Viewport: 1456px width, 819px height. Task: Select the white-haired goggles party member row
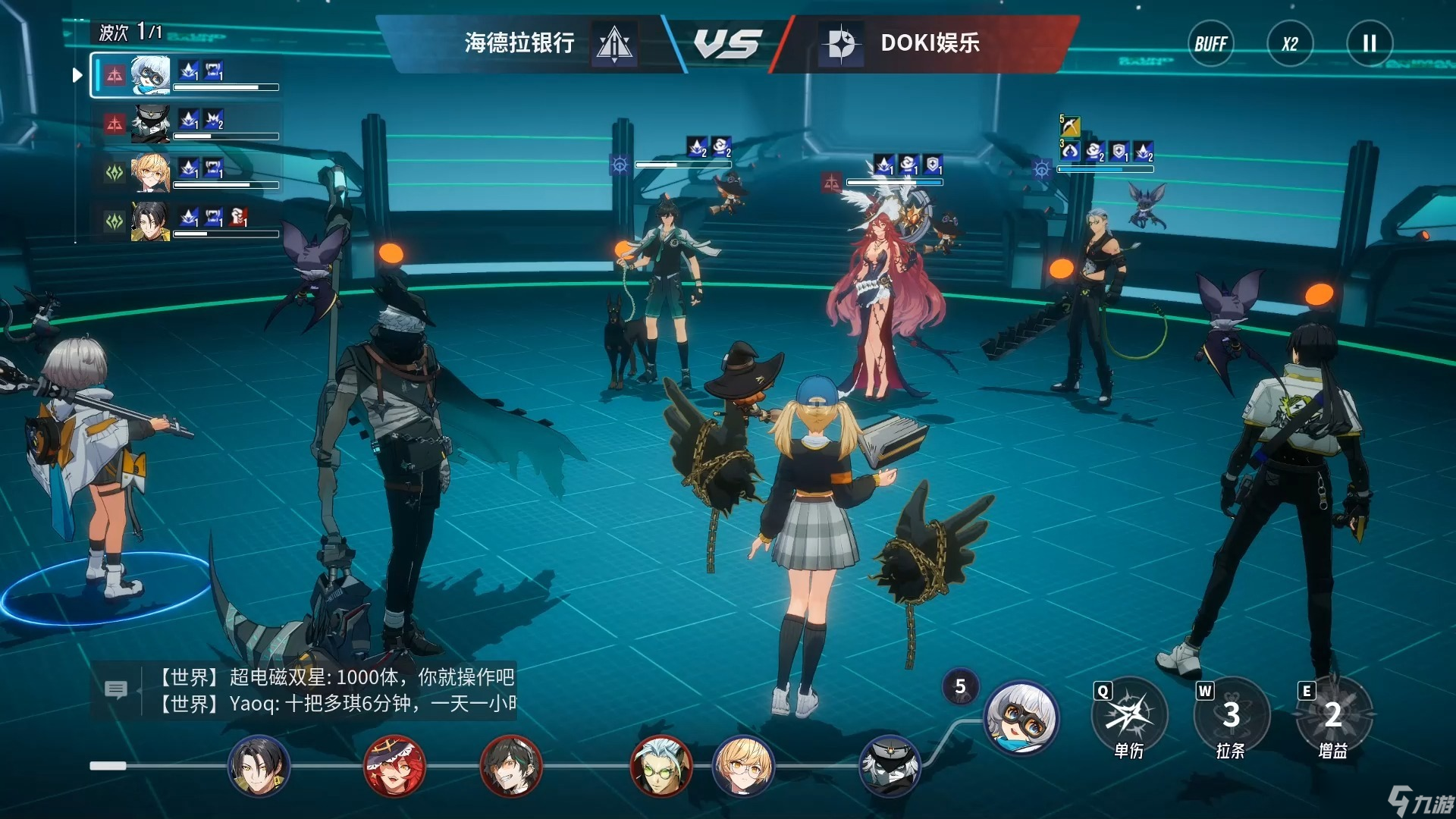[x=186, y=75]
